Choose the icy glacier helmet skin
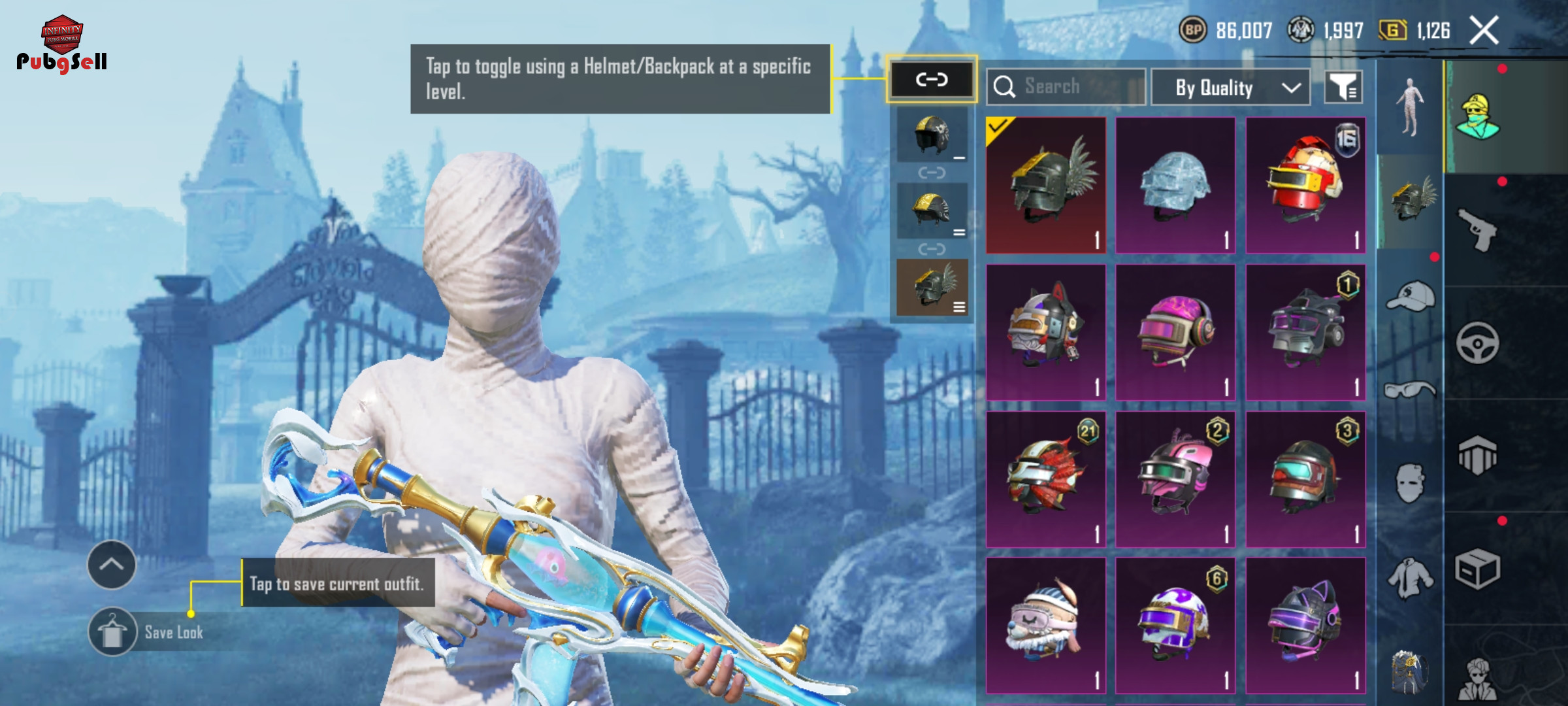Viewport: 1568px width, 706px height. point(1175,185)
